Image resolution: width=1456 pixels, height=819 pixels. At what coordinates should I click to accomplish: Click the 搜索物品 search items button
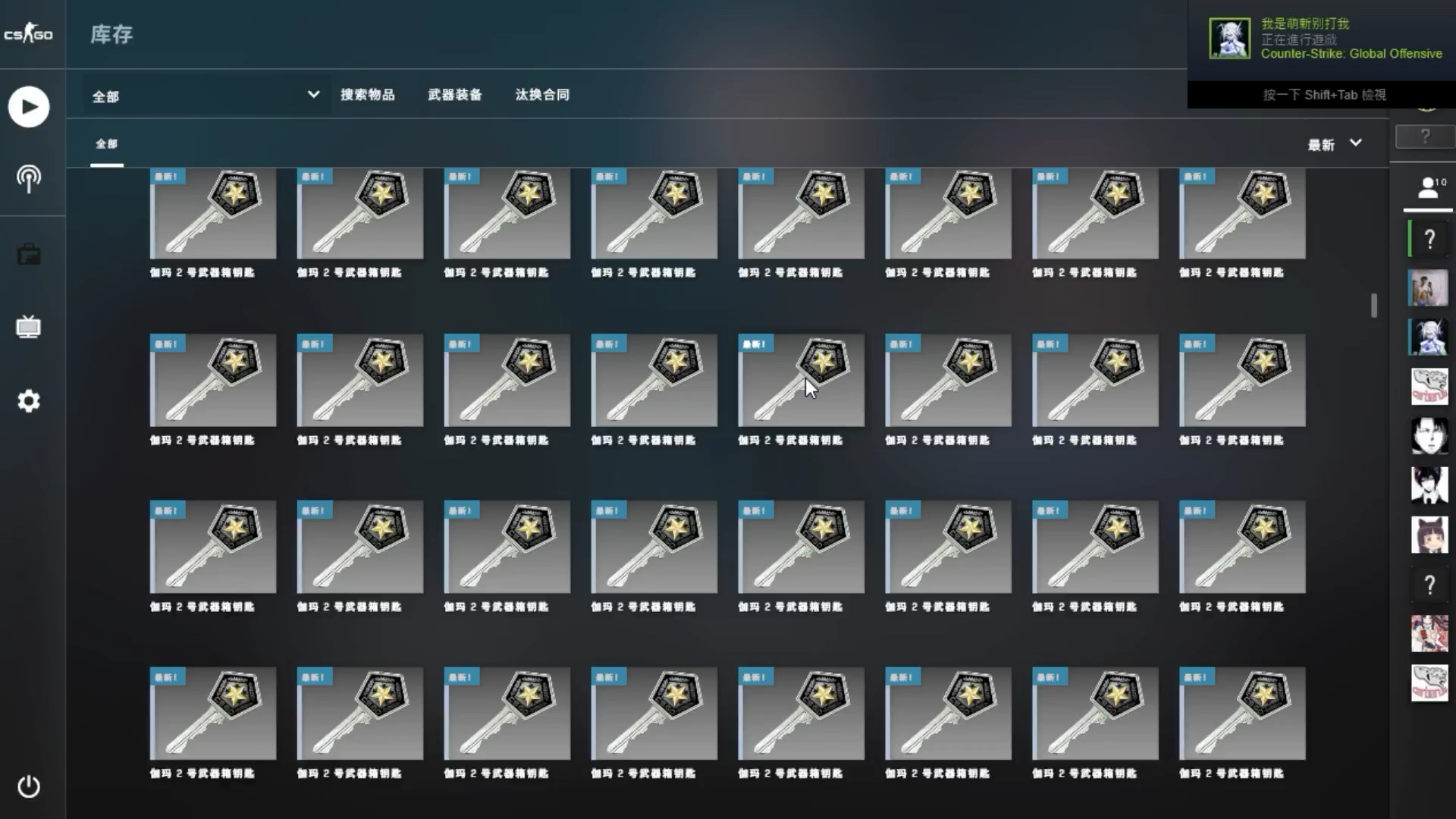coord(369,94)
